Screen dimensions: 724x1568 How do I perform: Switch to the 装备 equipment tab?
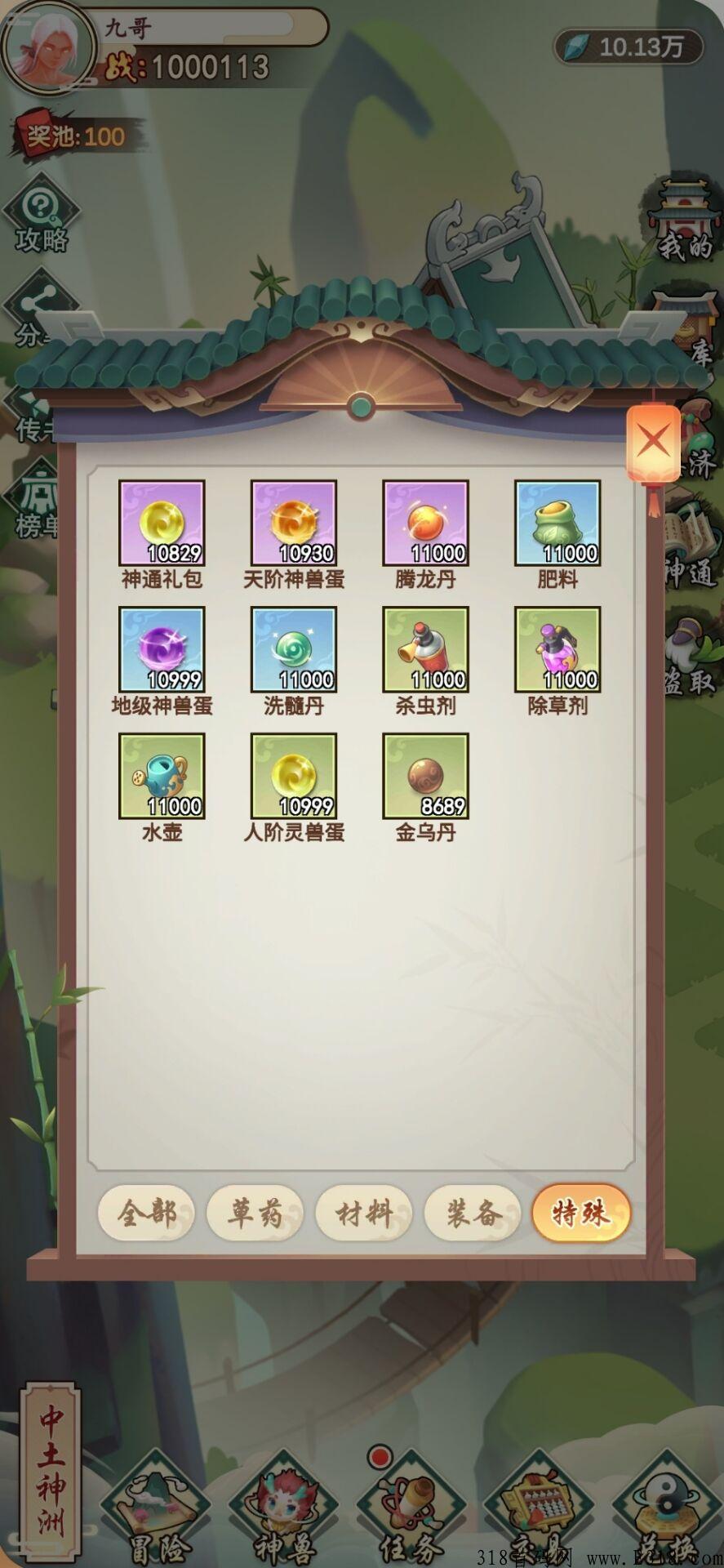click(x=473, y=1214)
